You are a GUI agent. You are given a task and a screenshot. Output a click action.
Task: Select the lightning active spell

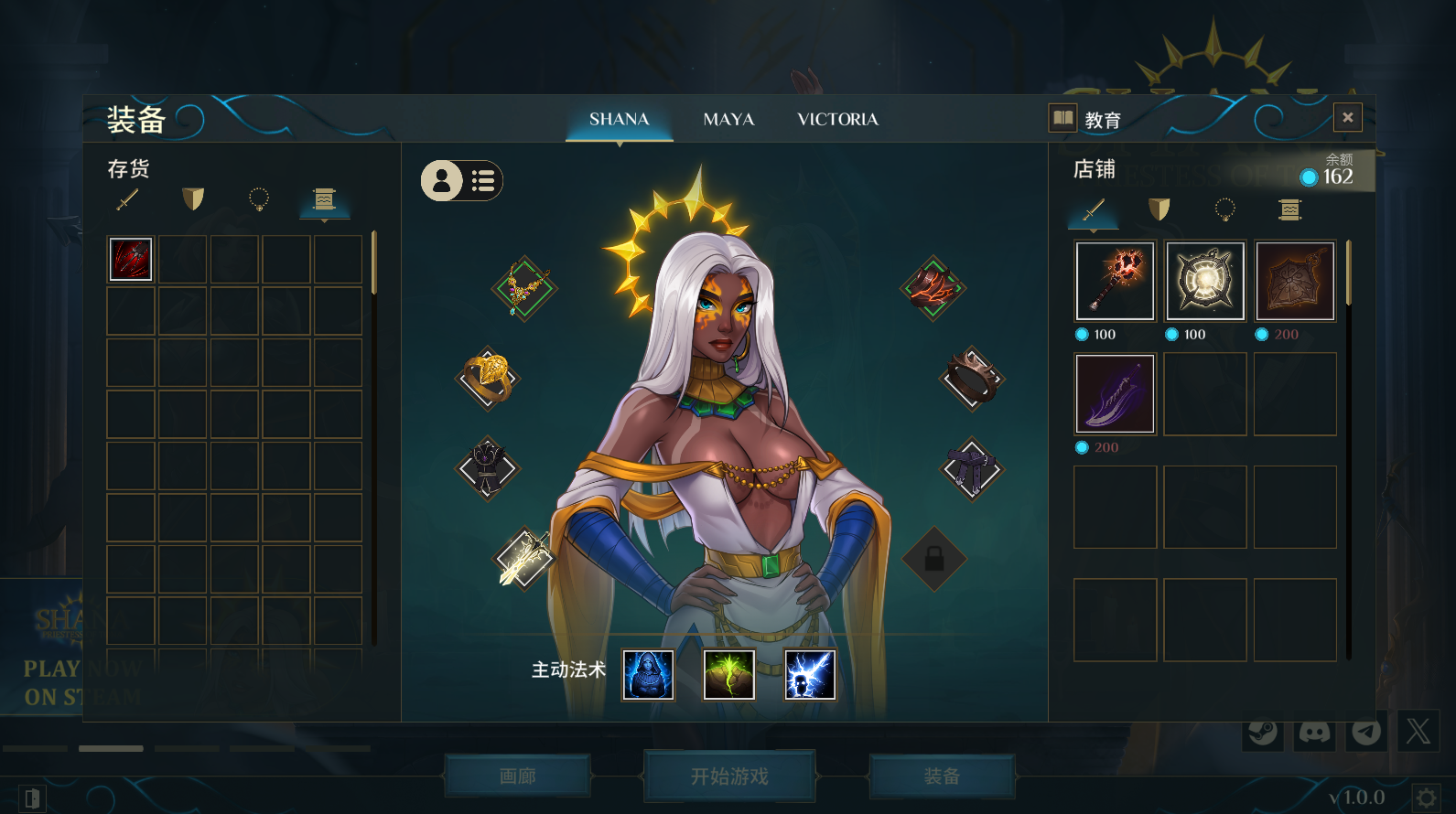click(810, 675)
